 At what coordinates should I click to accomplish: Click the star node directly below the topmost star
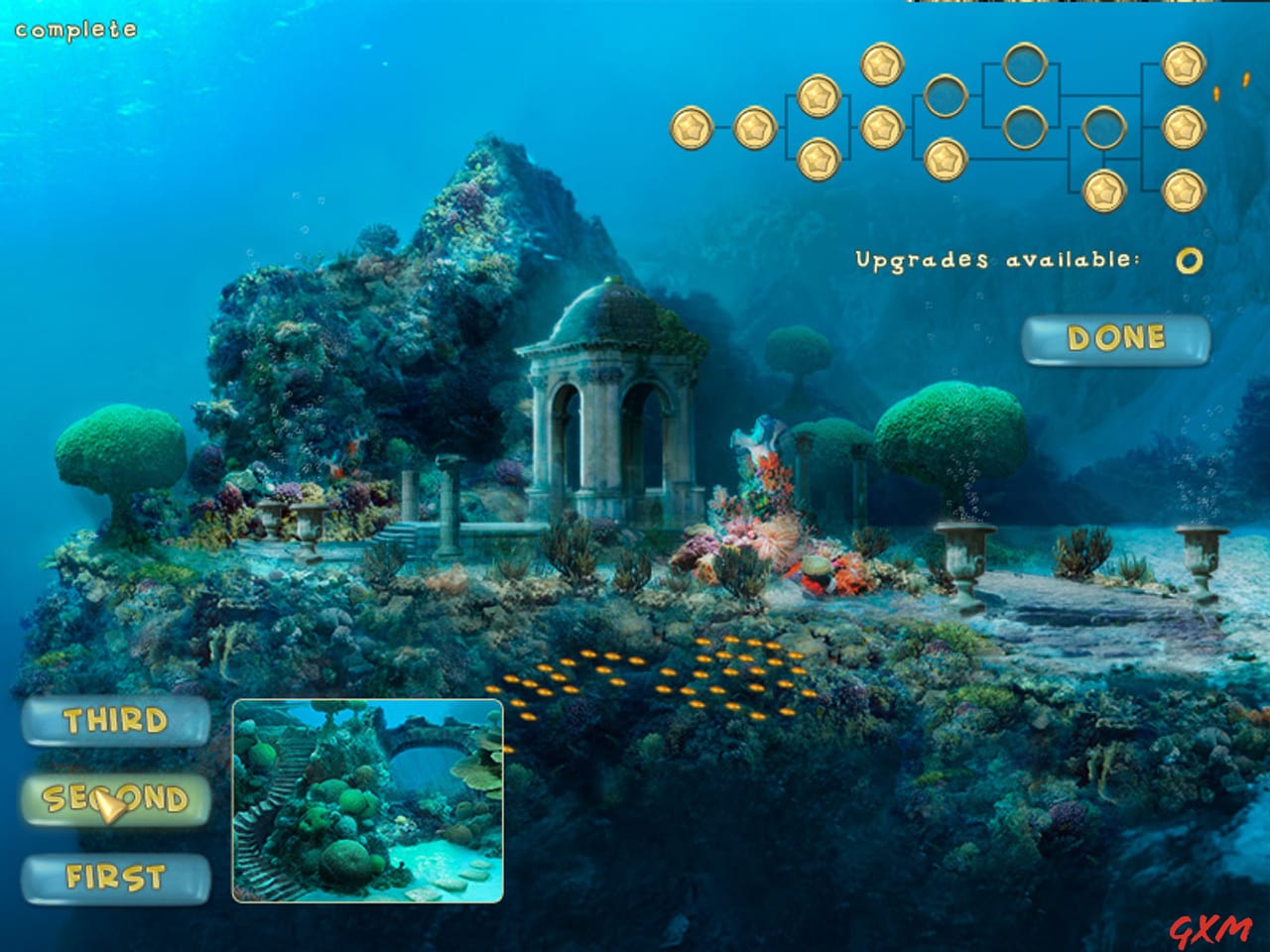[x=880, y=126]
